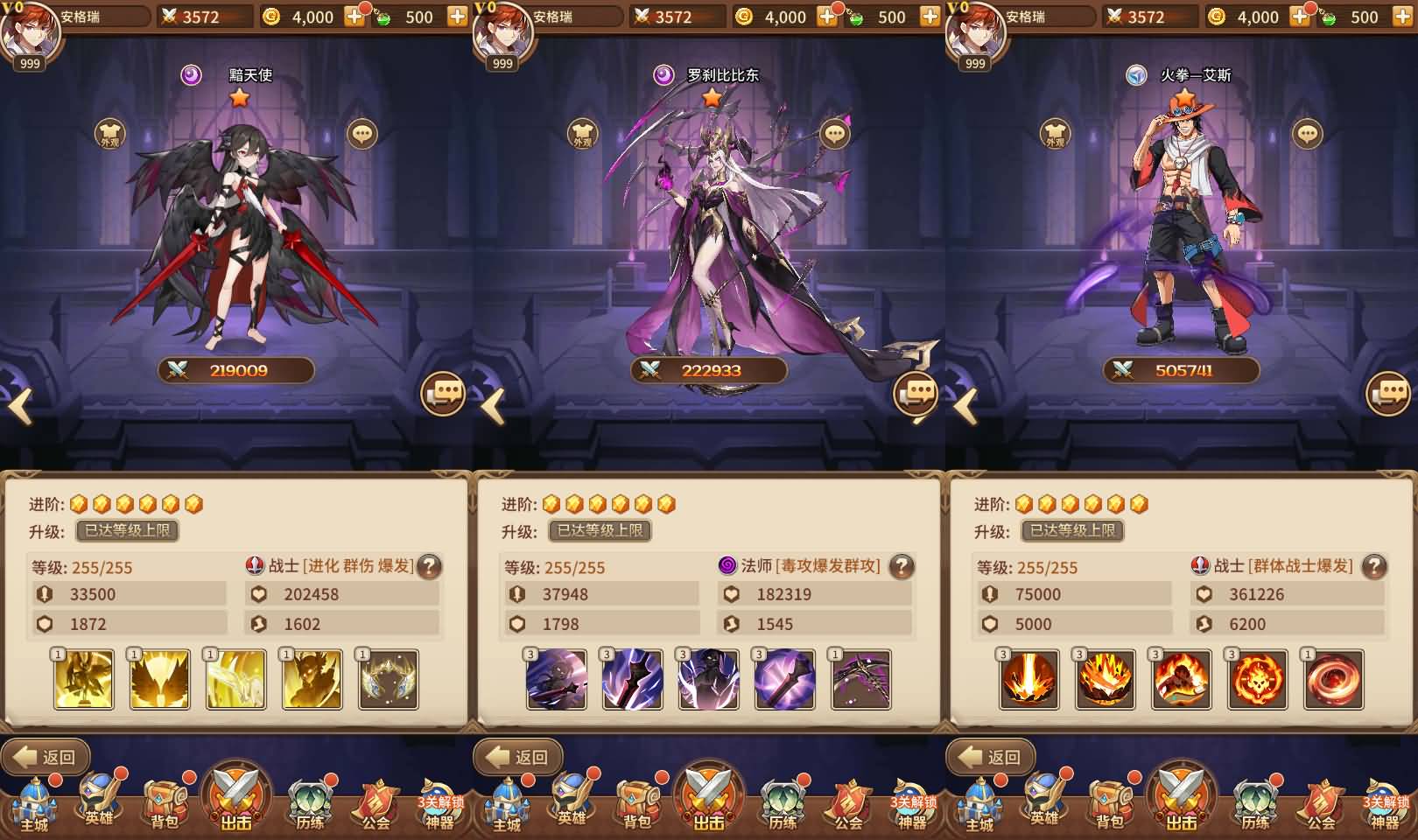The image size is (1418, 840).
Task: Open 火拳一艾斯's first fire skill icon
Action: [1028, 679]
